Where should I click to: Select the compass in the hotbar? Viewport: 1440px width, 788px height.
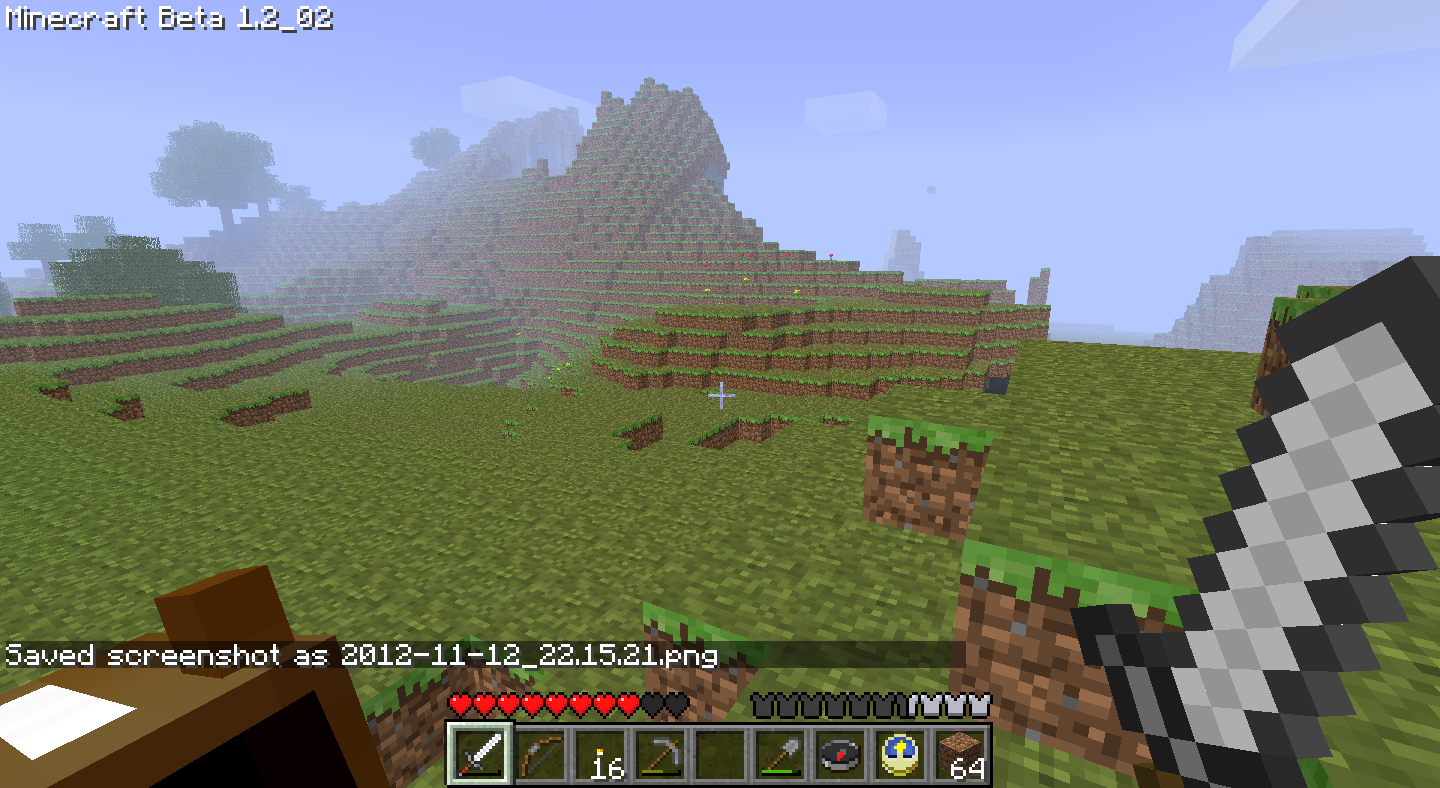click(840, 757)
